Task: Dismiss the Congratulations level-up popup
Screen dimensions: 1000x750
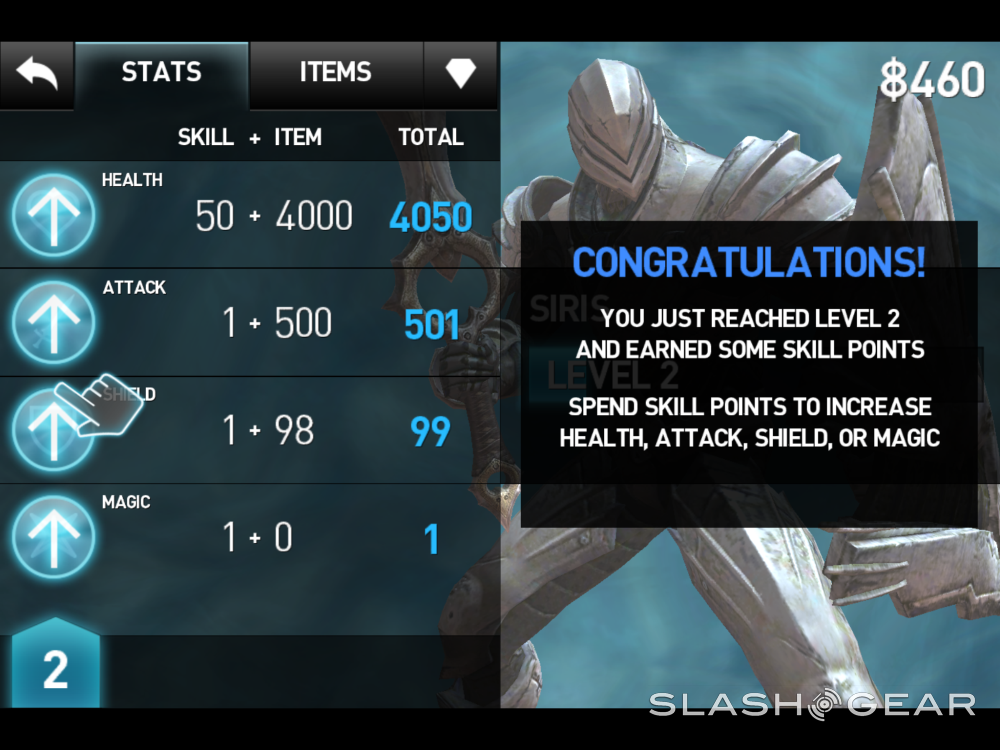Action: pyautogui.click(x=748, y=374)
